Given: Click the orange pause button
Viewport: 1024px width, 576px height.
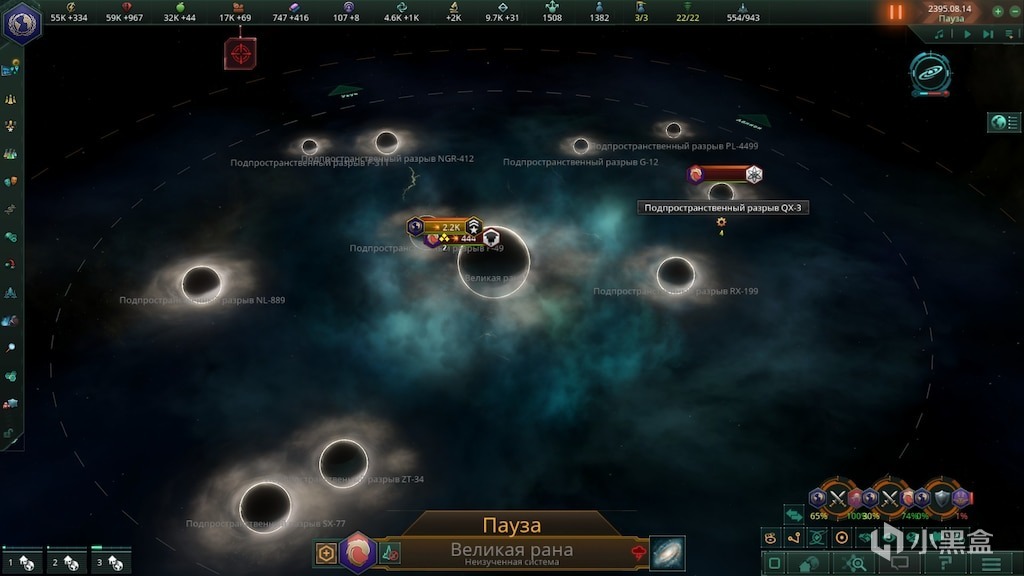Looking at the screenshot, I should point(896,11).
